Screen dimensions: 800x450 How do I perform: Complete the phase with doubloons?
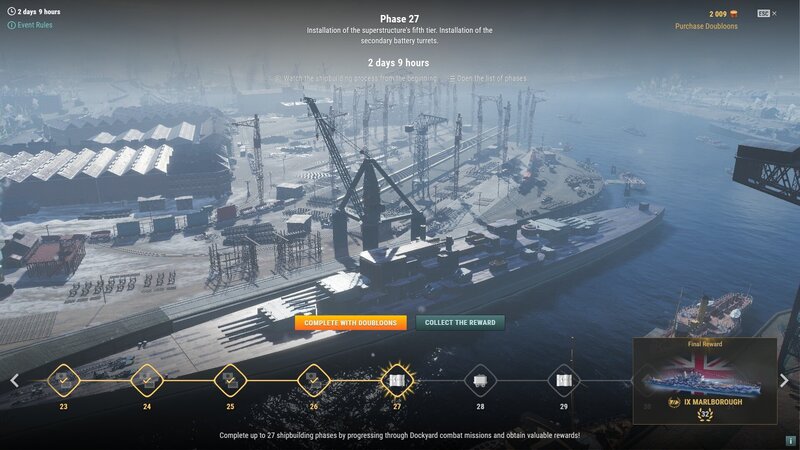click(350, 323)
